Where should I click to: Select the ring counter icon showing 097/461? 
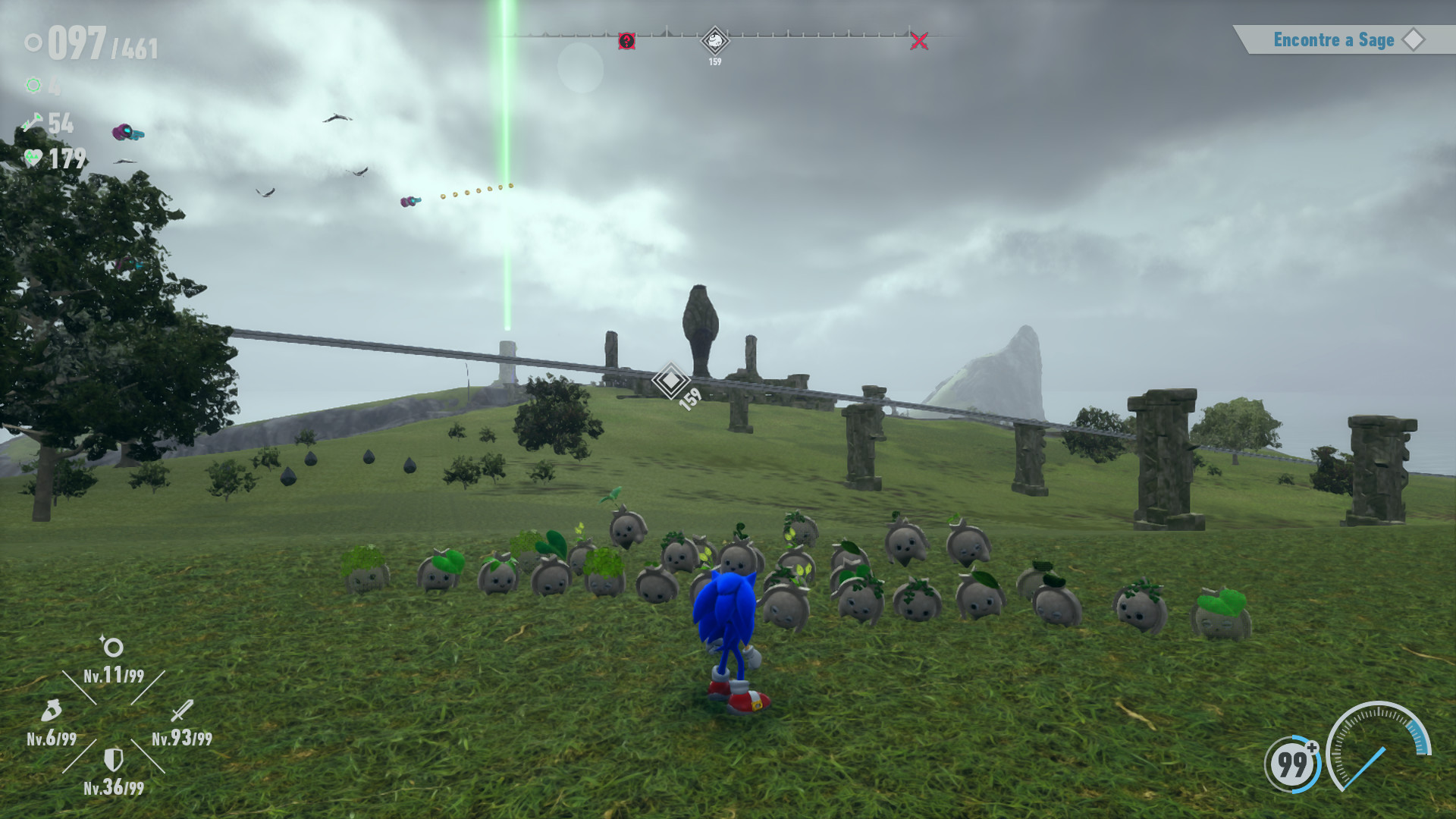click(x=33, y=42)
